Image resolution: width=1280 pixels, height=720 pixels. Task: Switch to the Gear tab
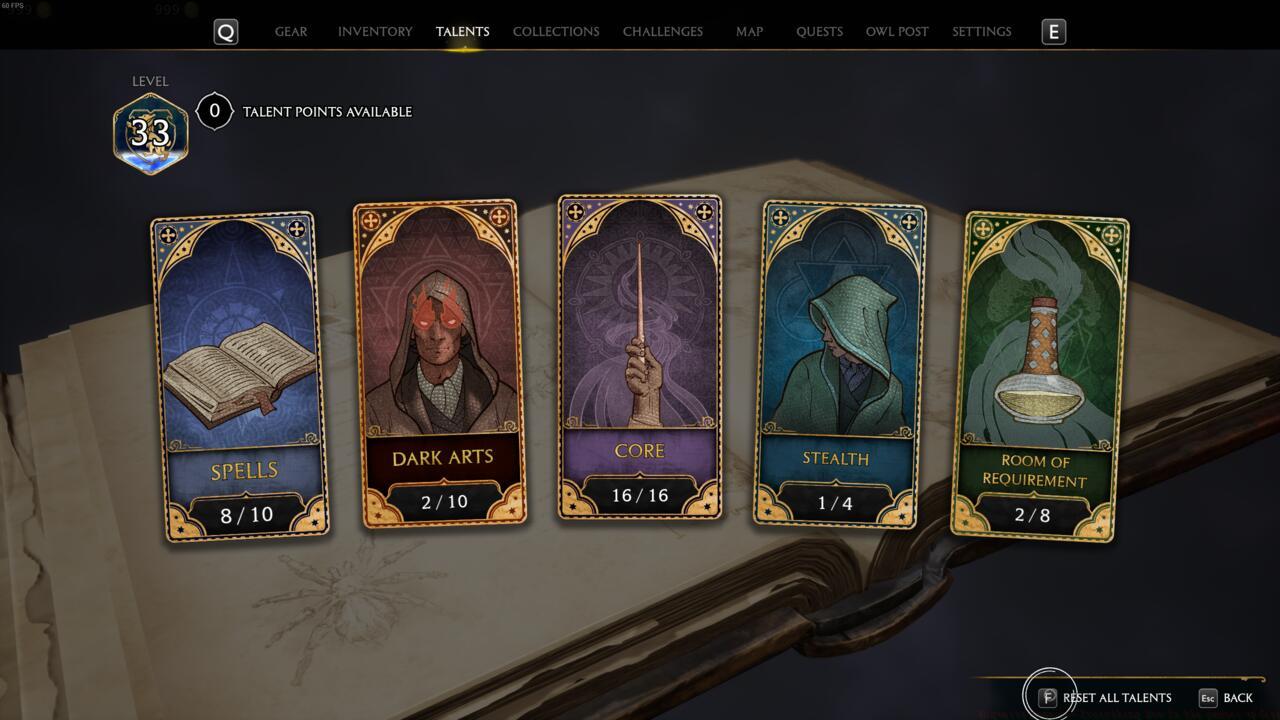(291, 31)
